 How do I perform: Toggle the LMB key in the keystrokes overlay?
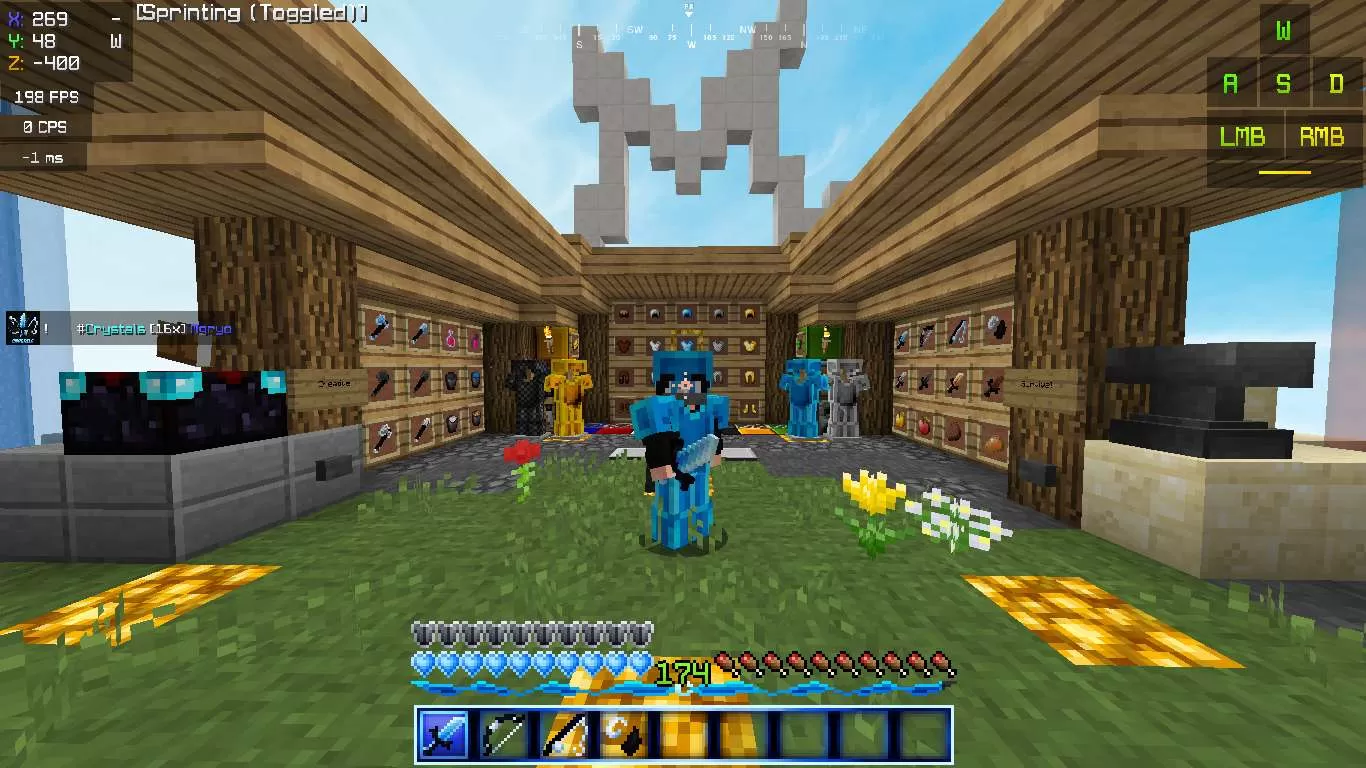point(1243,137)
